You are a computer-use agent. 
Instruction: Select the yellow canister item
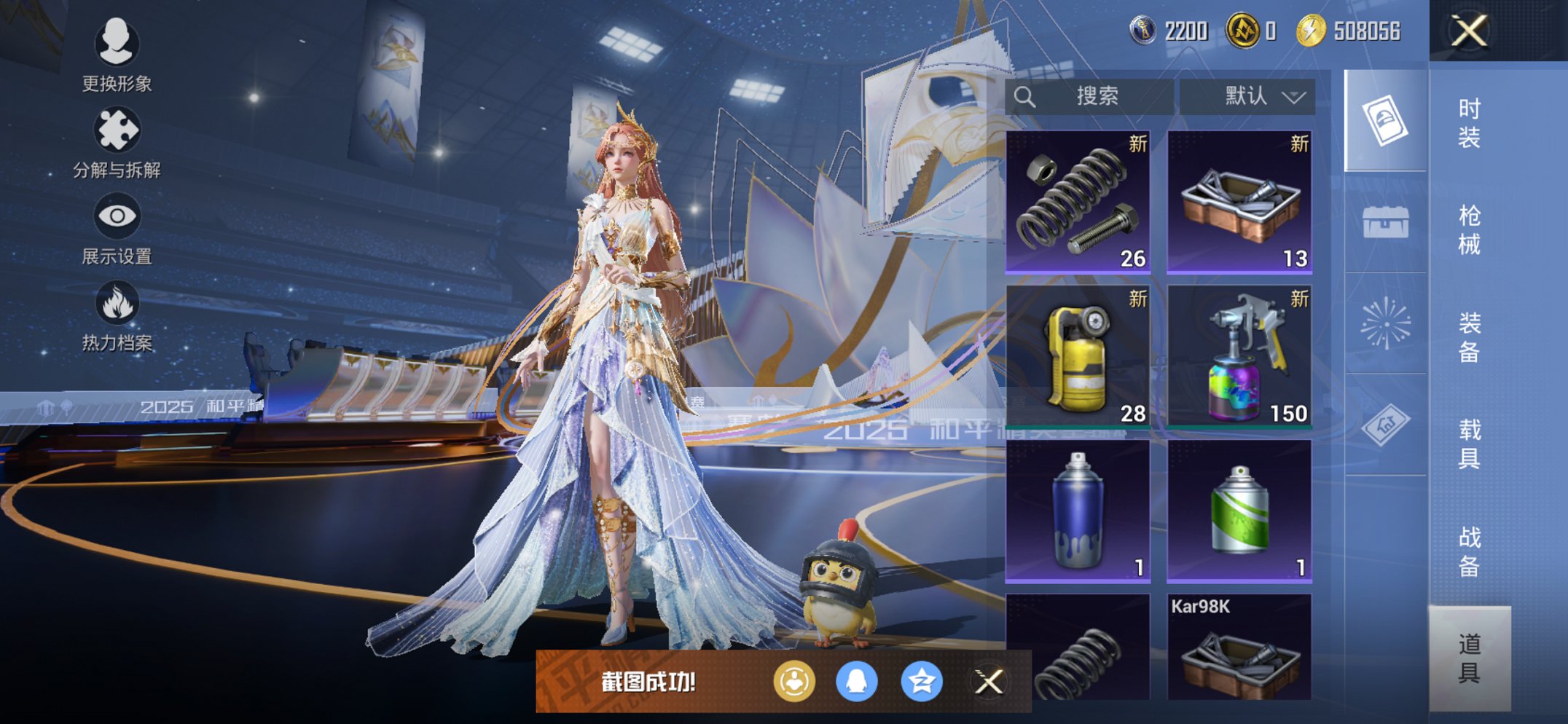[1078, 355]
